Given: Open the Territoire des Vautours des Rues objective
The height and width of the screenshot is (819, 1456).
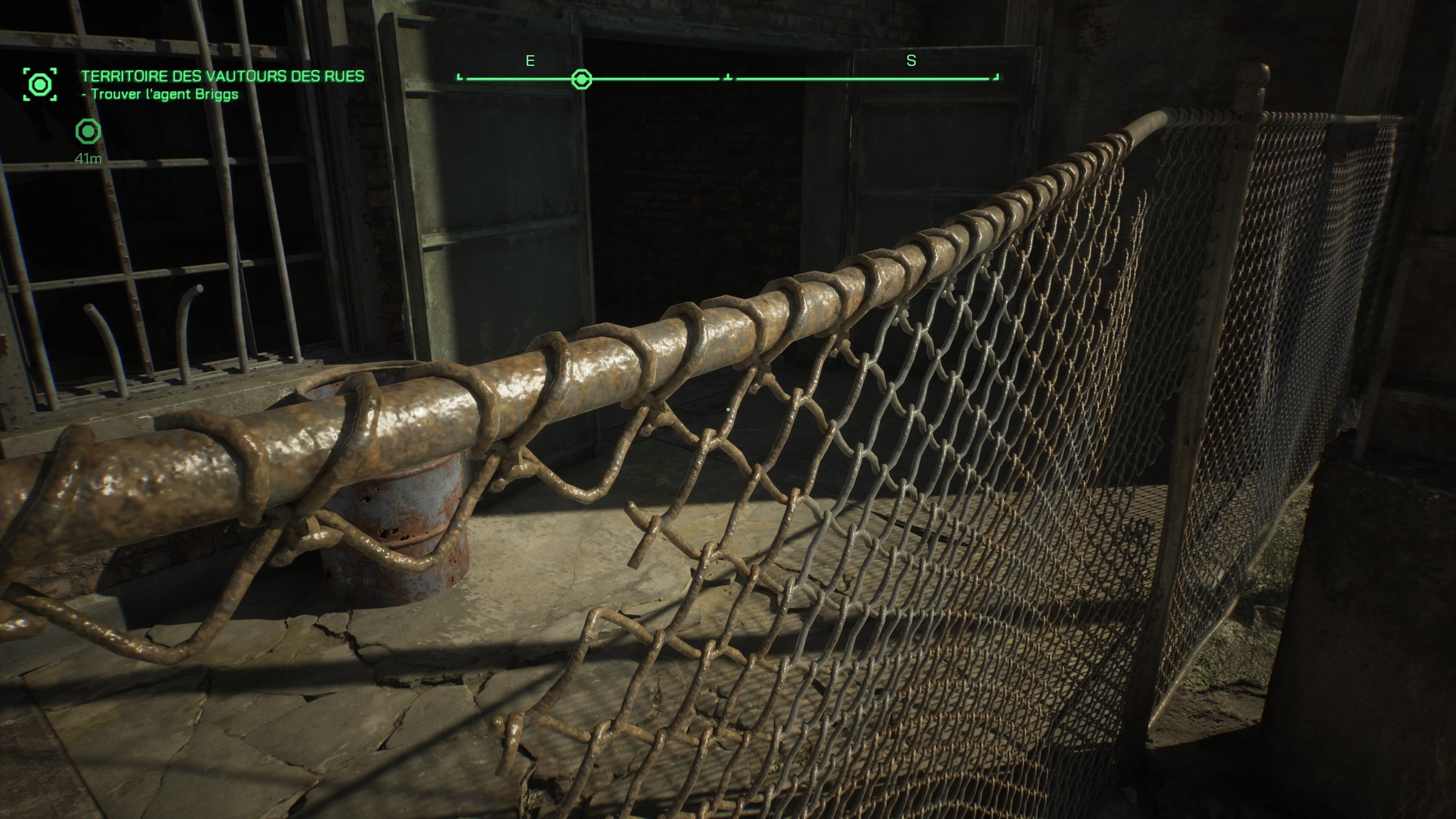Looking at the screenshot, I should 222,76.
